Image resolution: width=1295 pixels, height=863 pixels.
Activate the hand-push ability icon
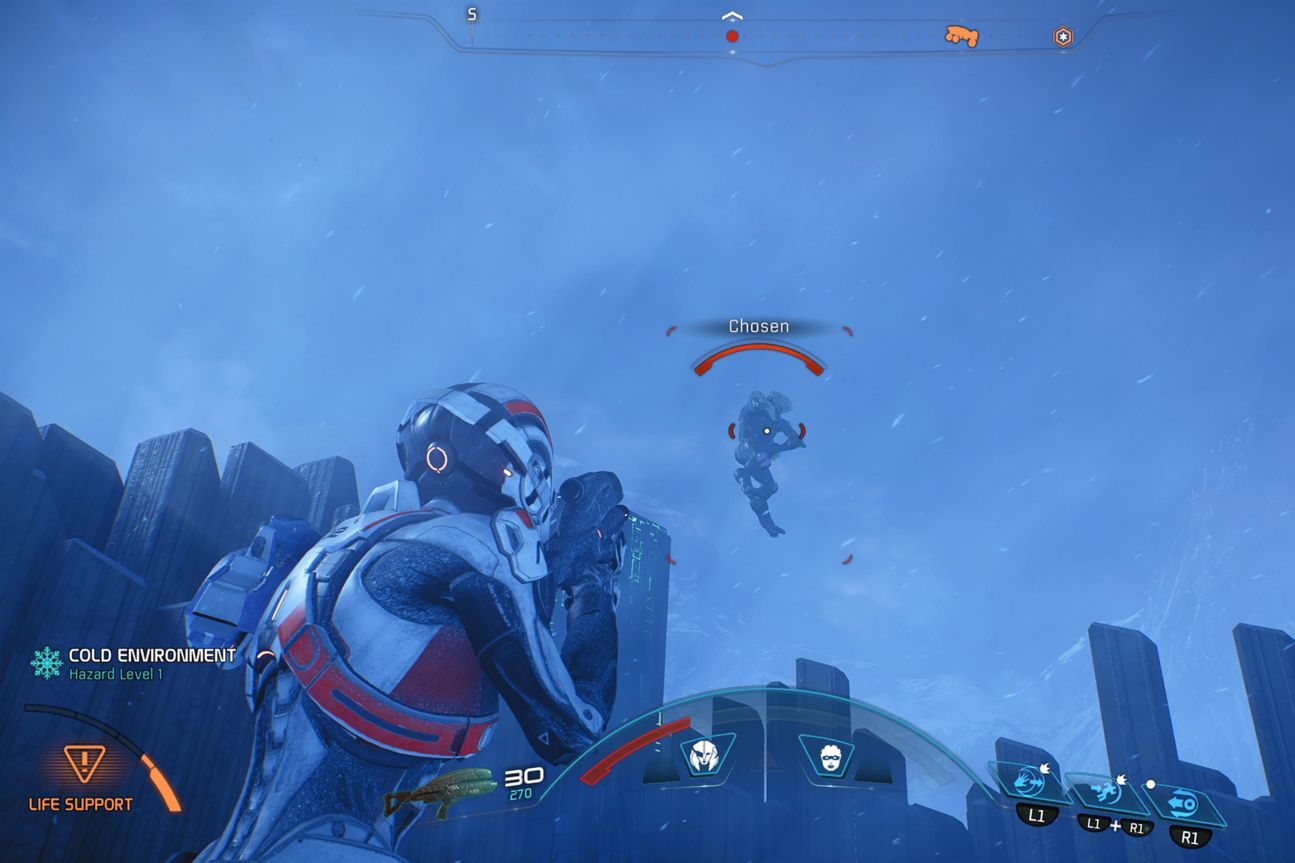click(x=1027, y=783)
